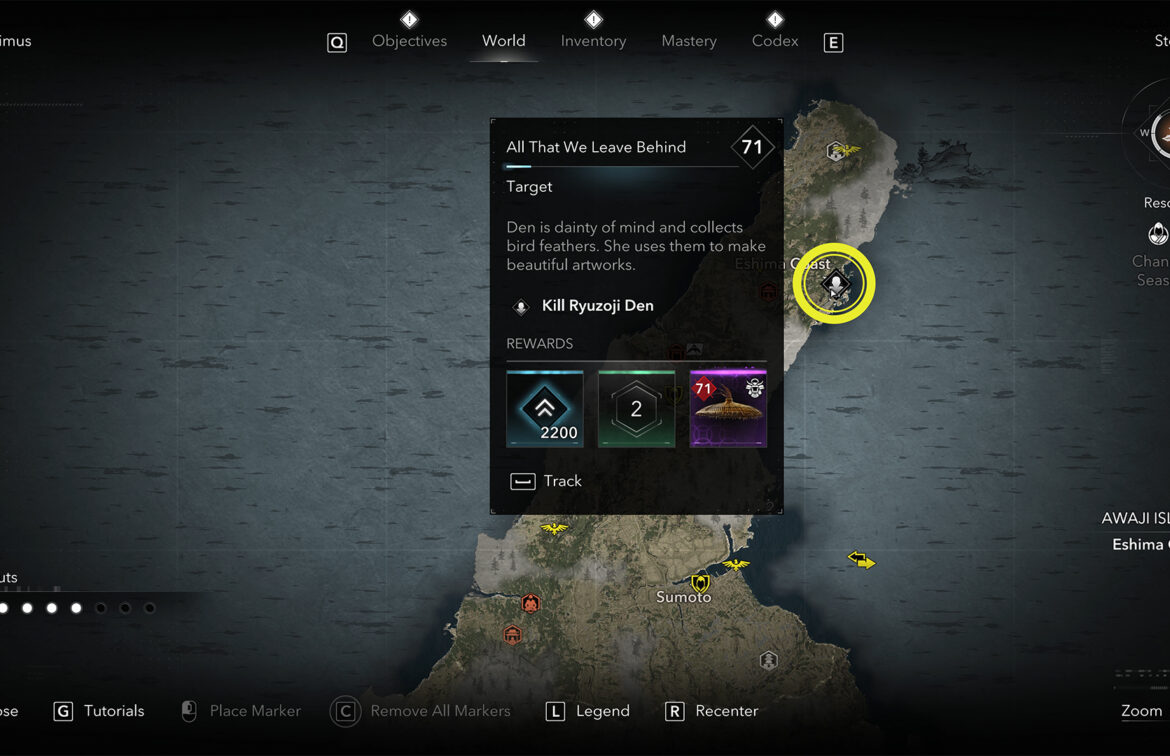
Task: Select the circled Ryuzoji Den target marker
Action: pyautogui.click(x=834, y=284)
